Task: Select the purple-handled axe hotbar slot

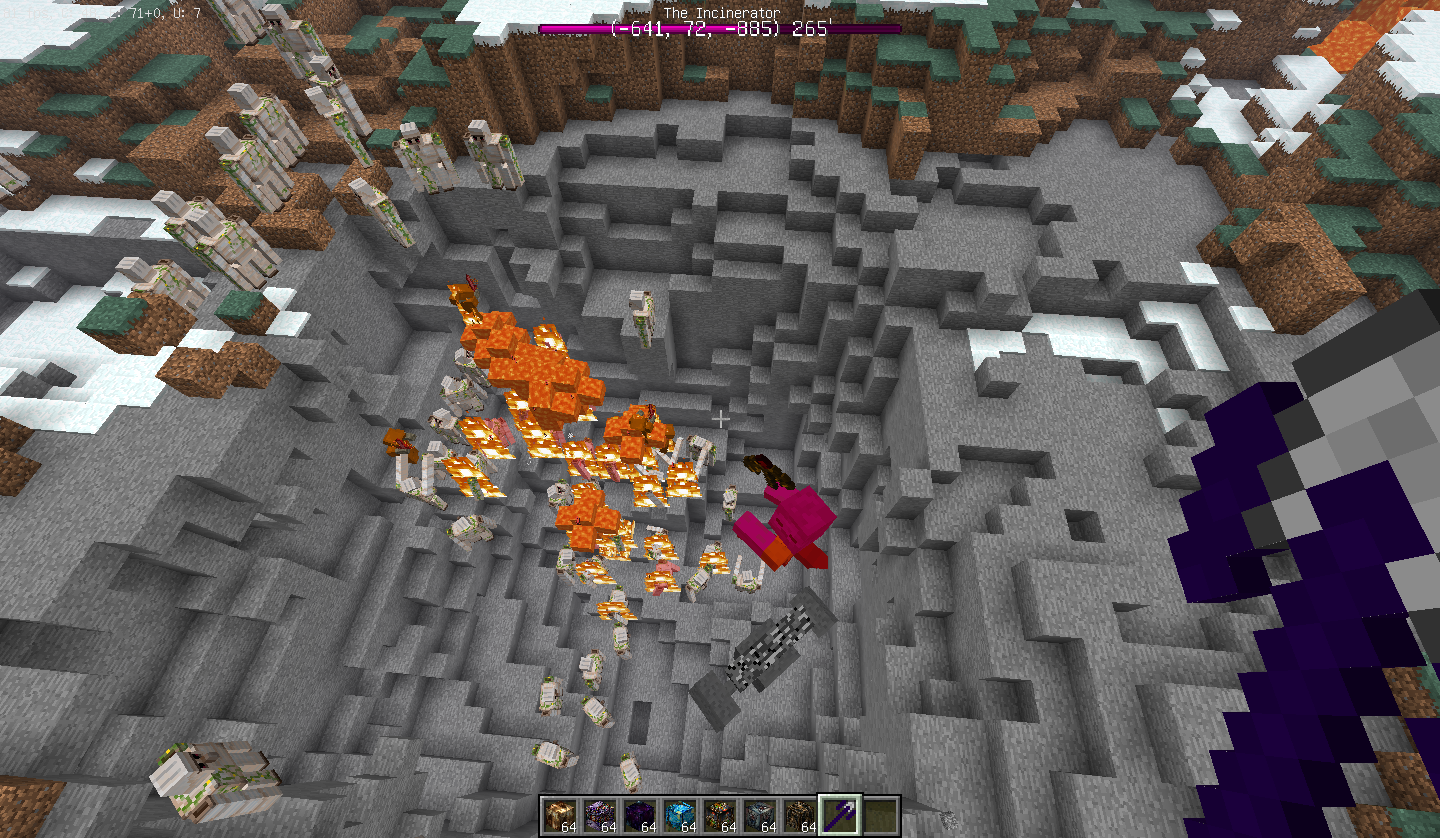Action: [x=840, y=815]
